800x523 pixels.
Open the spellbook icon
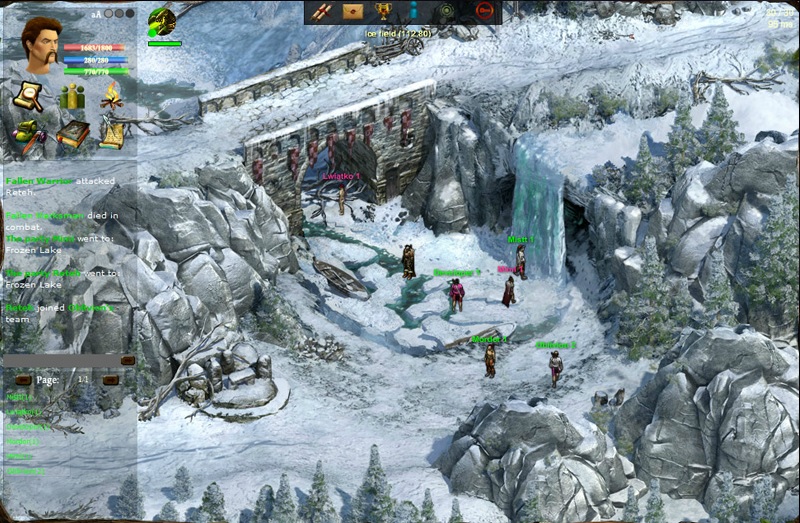pos(71,134)
